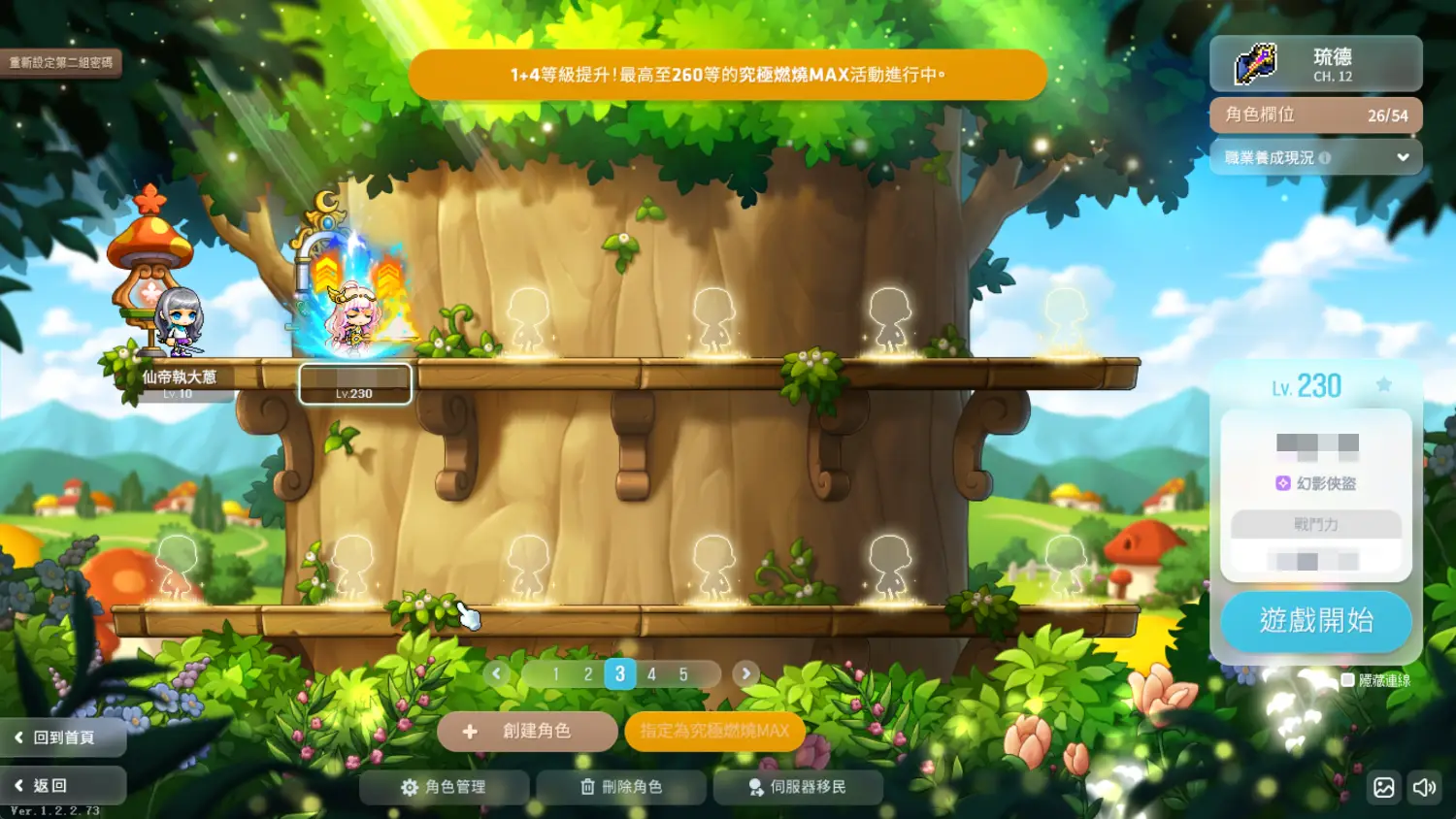Switch to character page 1
Image resolution: width=1456 pixels, height=819 pixels.
pyautogui.click(x=556, y=673)
